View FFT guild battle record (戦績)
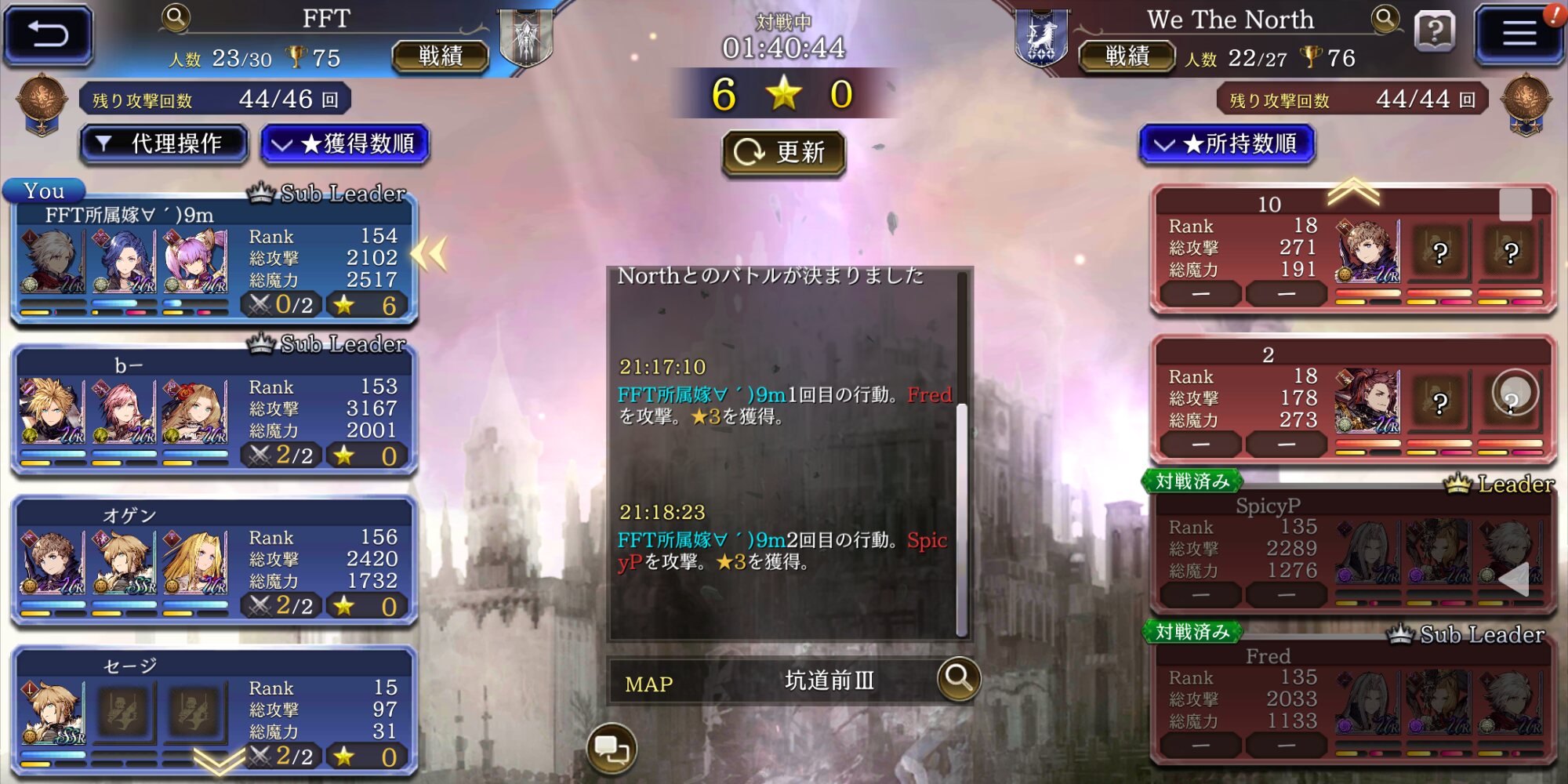Image resolution: width=1568 pixels, height=784 pixels. (440, 56)
